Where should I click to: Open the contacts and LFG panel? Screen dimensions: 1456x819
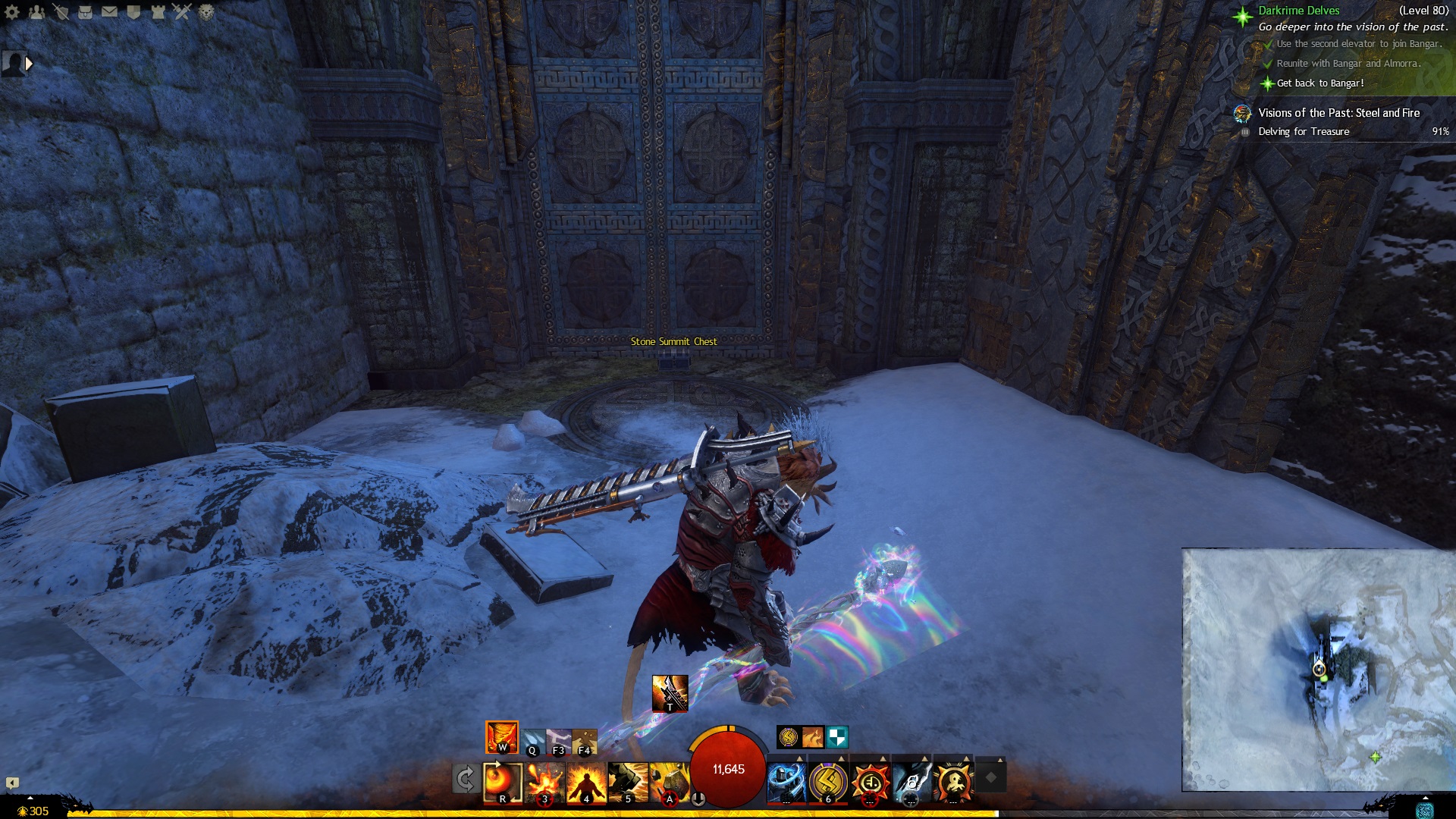tap(36, 12)
